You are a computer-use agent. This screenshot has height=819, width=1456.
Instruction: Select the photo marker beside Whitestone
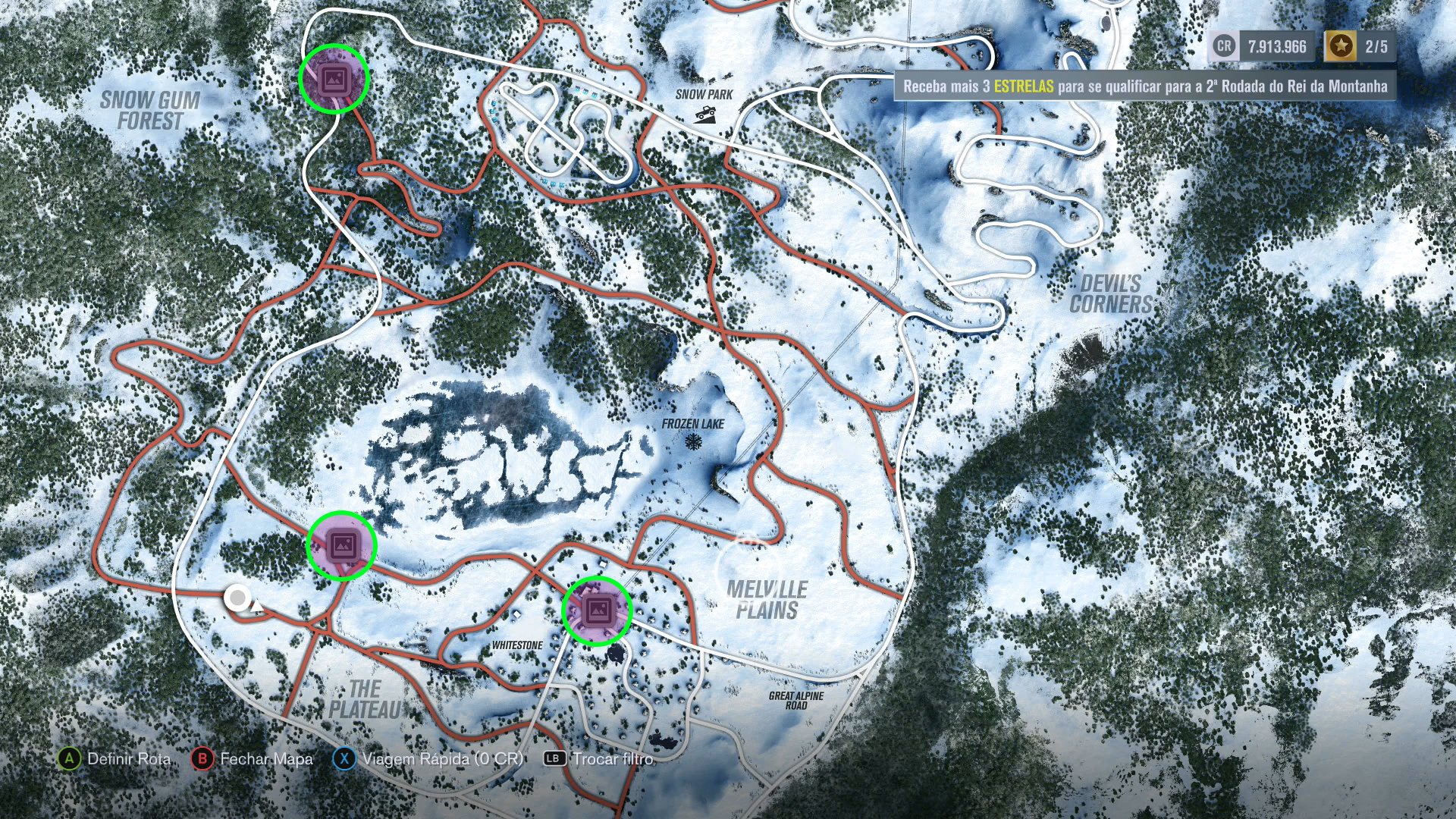pos(597,610)
